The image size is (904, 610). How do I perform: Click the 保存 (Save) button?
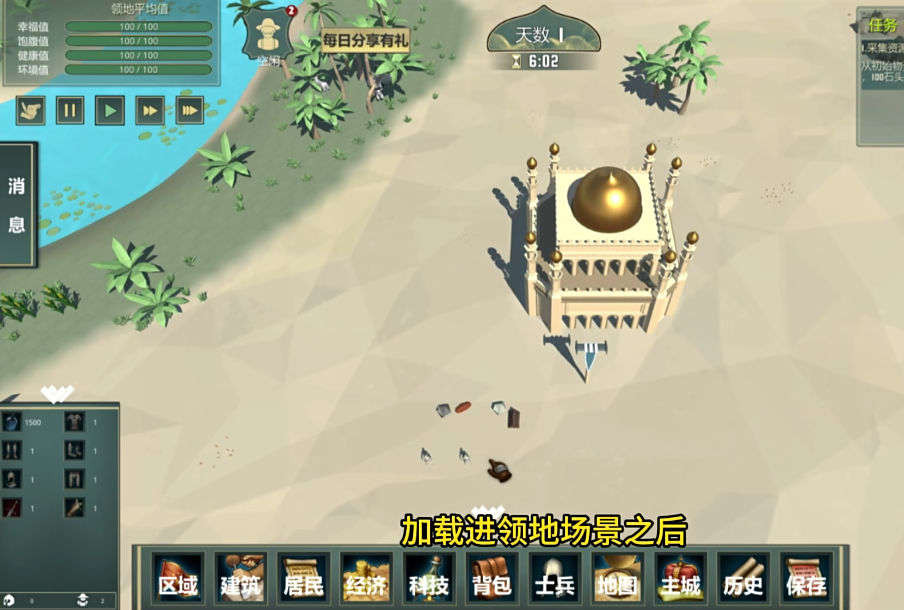pyautogui.click(x=805, y=580)
